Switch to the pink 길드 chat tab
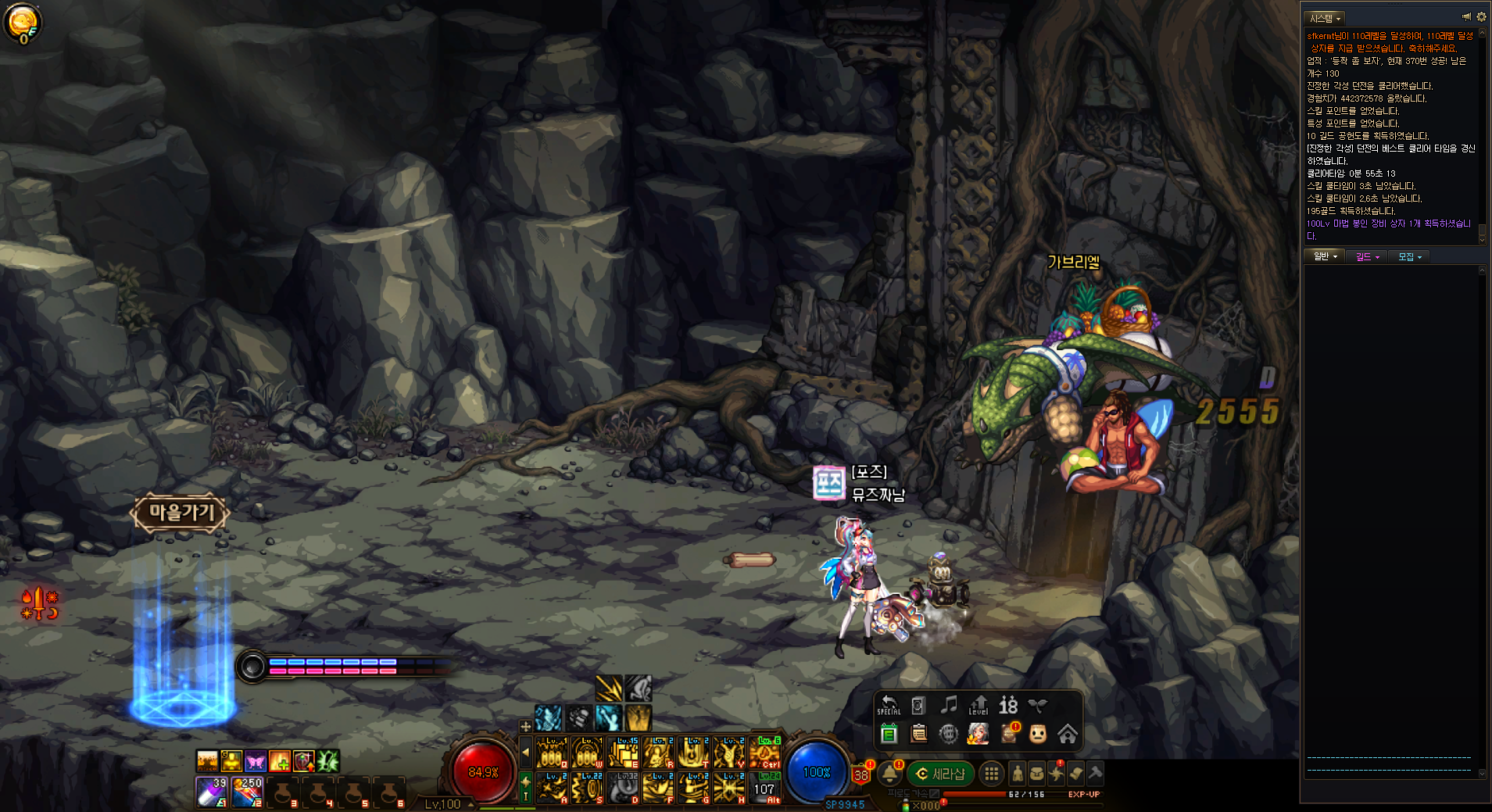The width and height of the screenshot is (1492, 812). pos(1367,256)
